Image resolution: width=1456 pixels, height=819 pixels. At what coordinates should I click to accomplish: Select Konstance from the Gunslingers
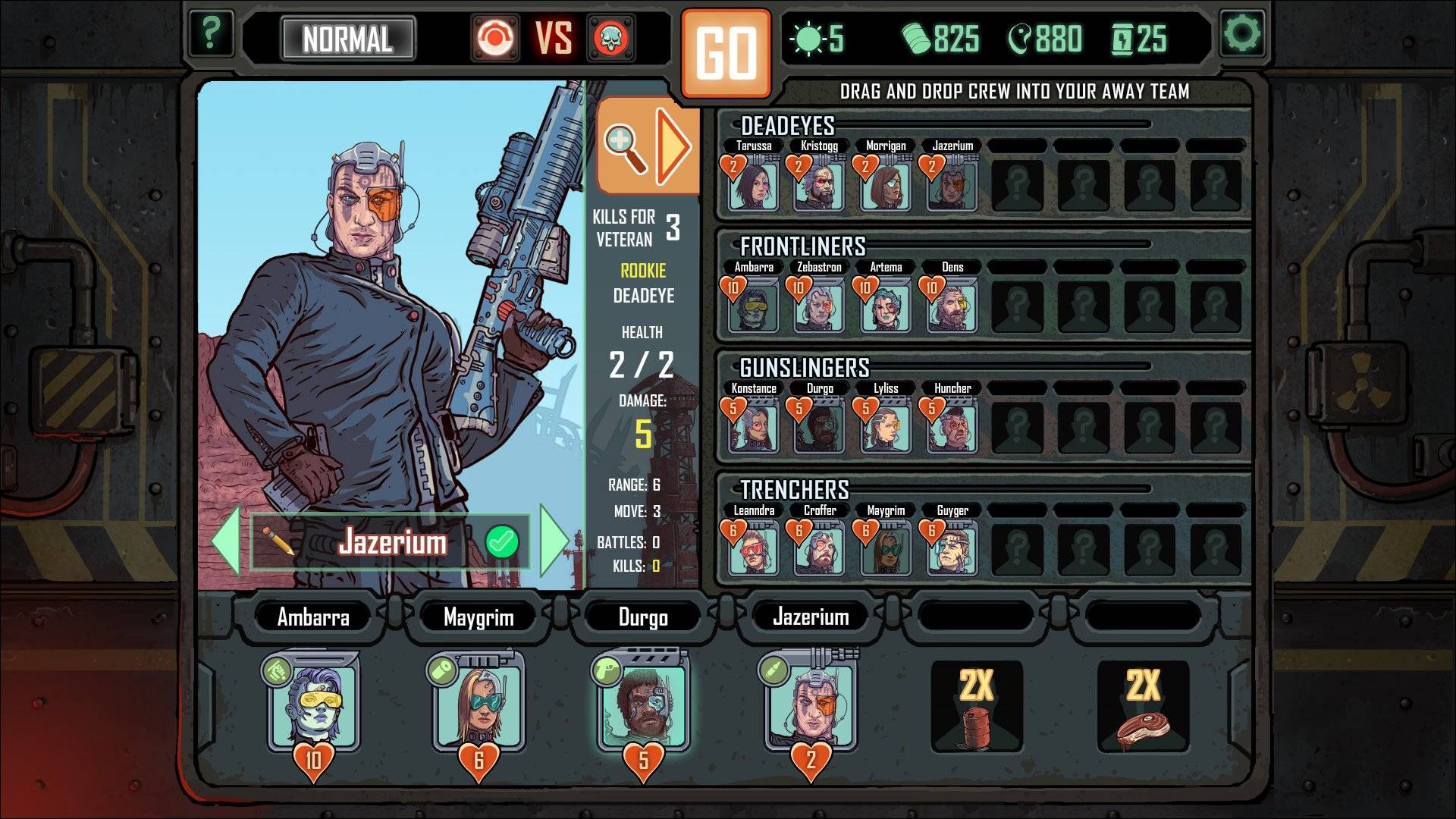(753, 427)
